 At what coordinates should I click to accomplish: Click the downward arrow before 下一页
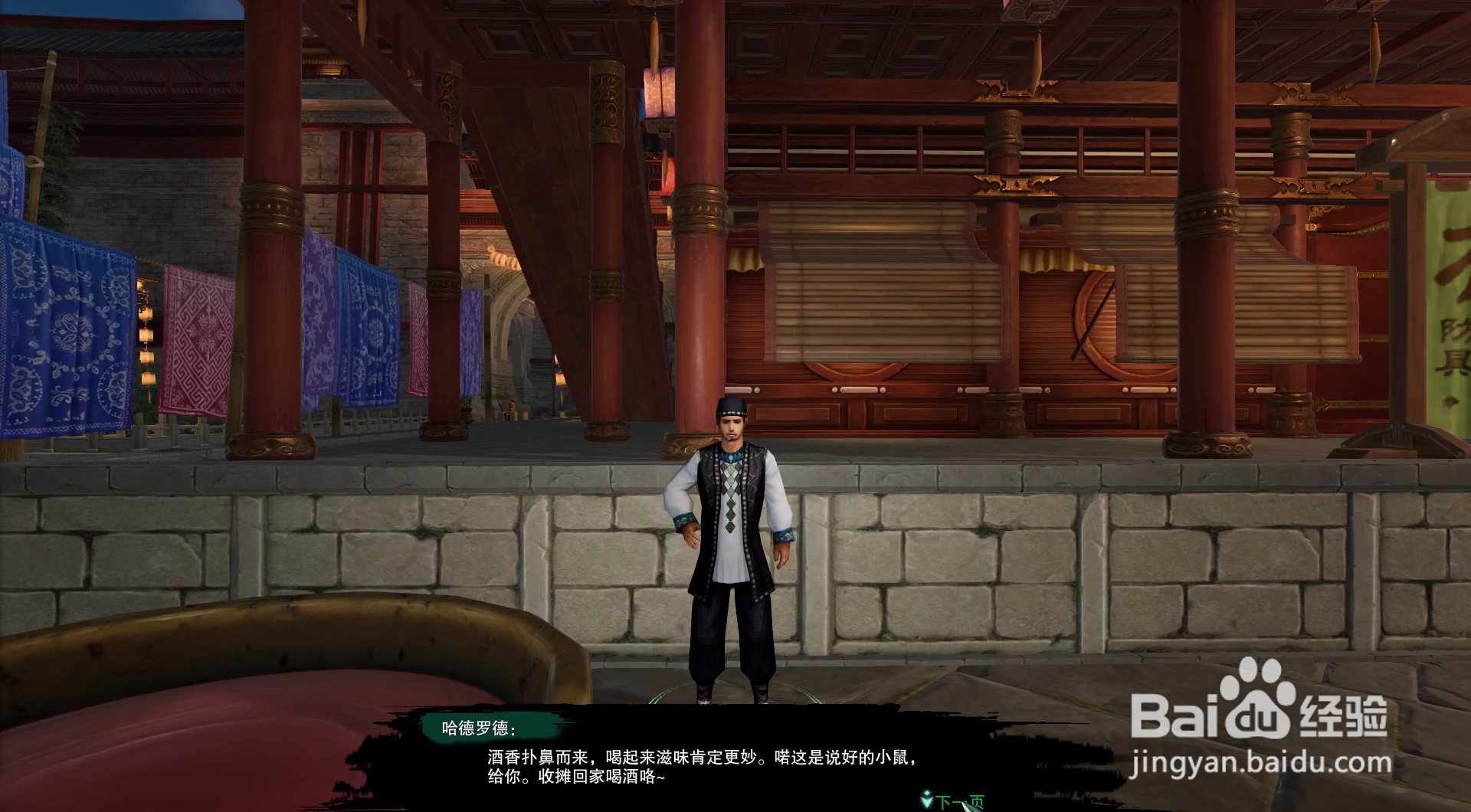tap(926, 799)
